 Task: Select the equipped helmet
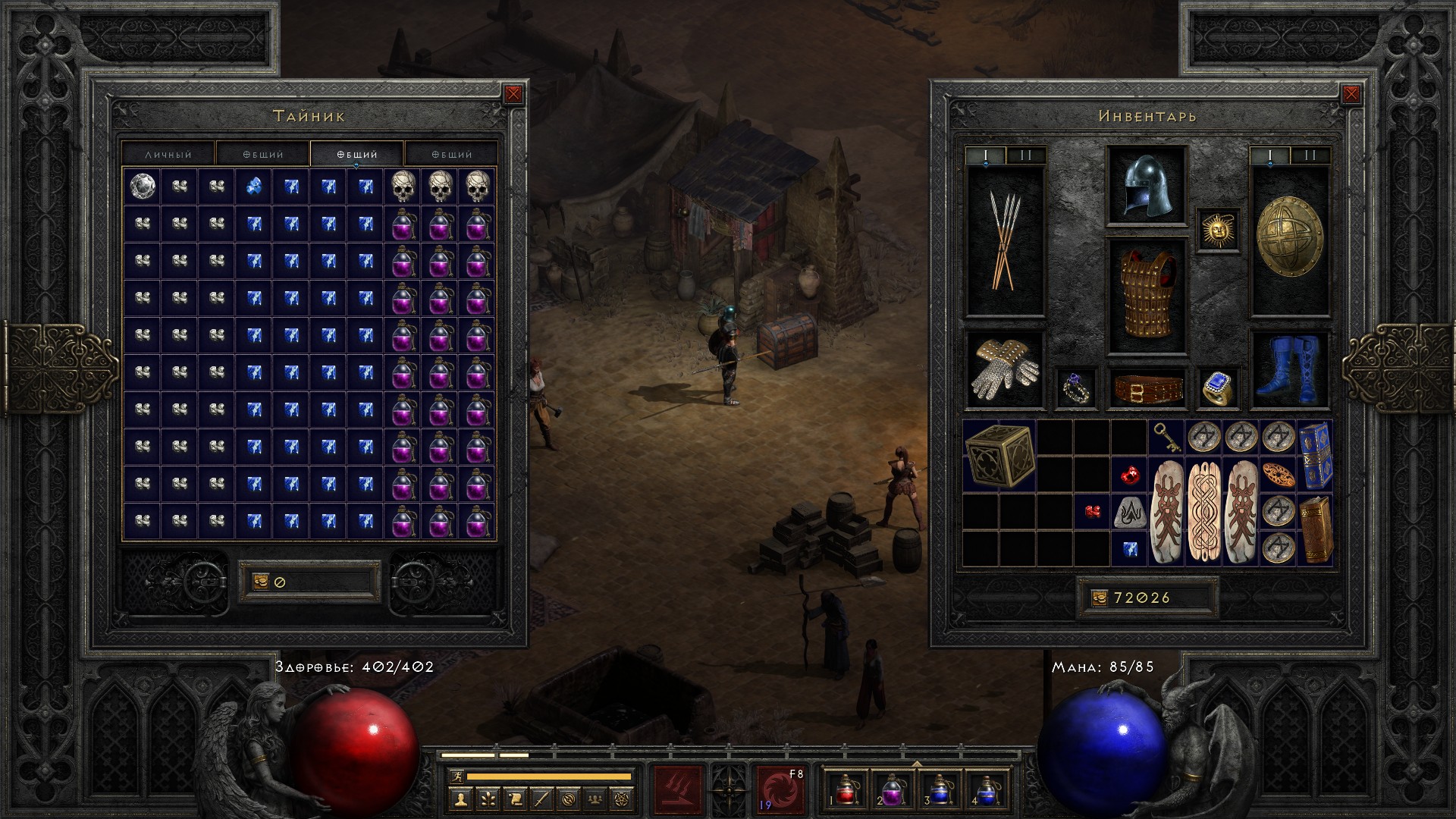click(x=1146, y=186)
